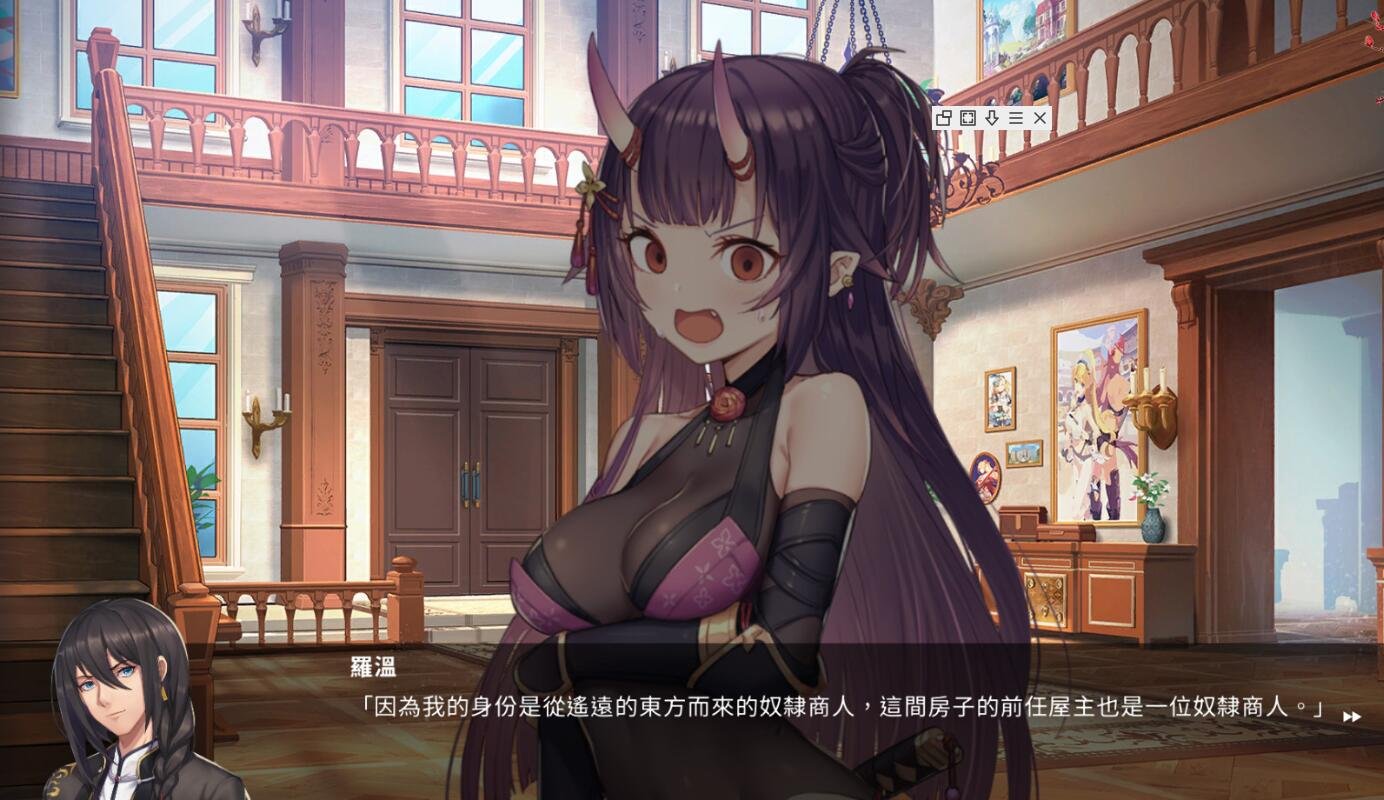Hide the overlay via the down-arrow icon
The width and height of the screenshot is (1384, 800).
coord(990,118)
